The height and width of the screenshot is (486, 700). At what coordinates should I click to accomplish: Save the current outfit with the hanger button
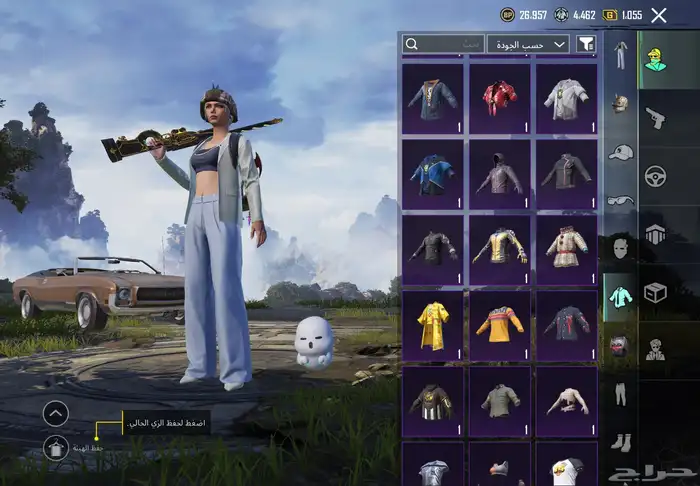[56, 449]
